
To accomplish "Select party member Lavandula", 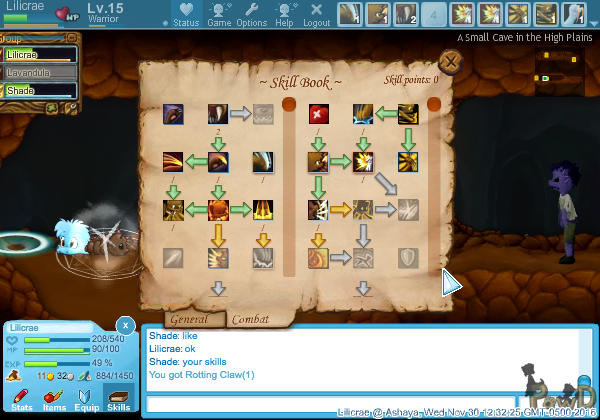I will pos(38,72).
